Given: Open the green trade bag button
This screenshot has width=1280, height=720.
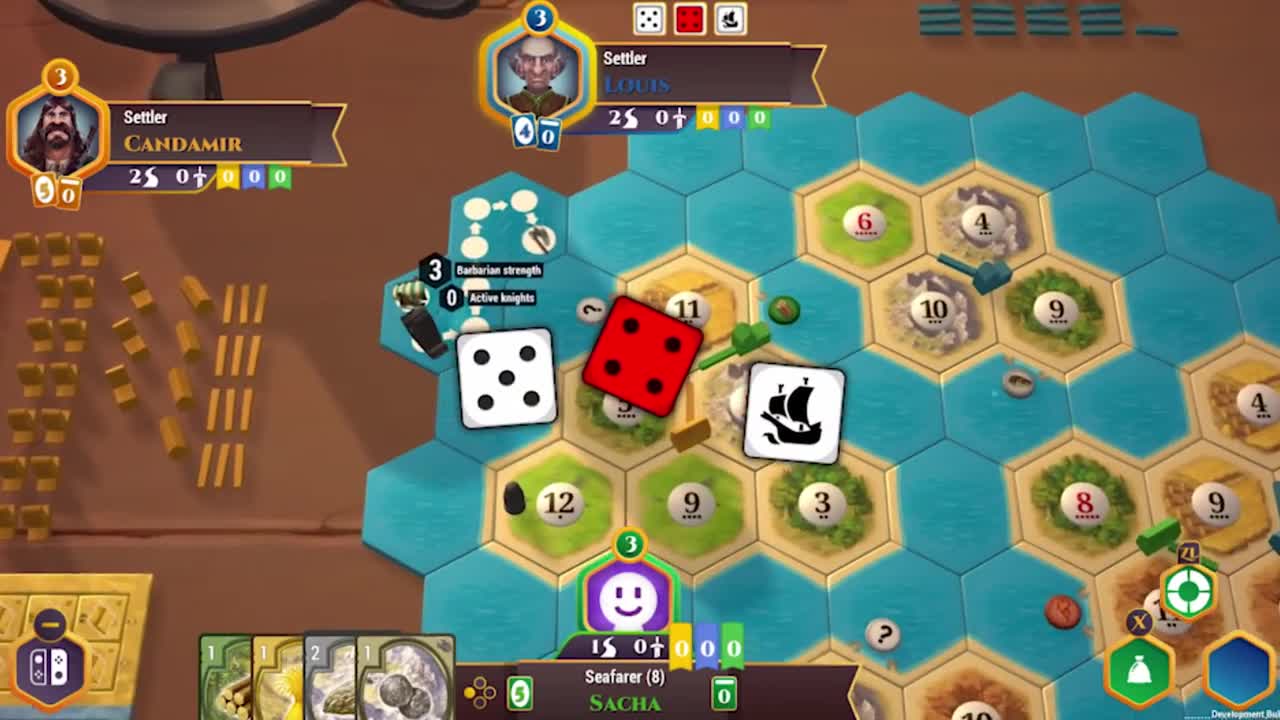Looking at the screenshot, I should [x=1139, y=672].
